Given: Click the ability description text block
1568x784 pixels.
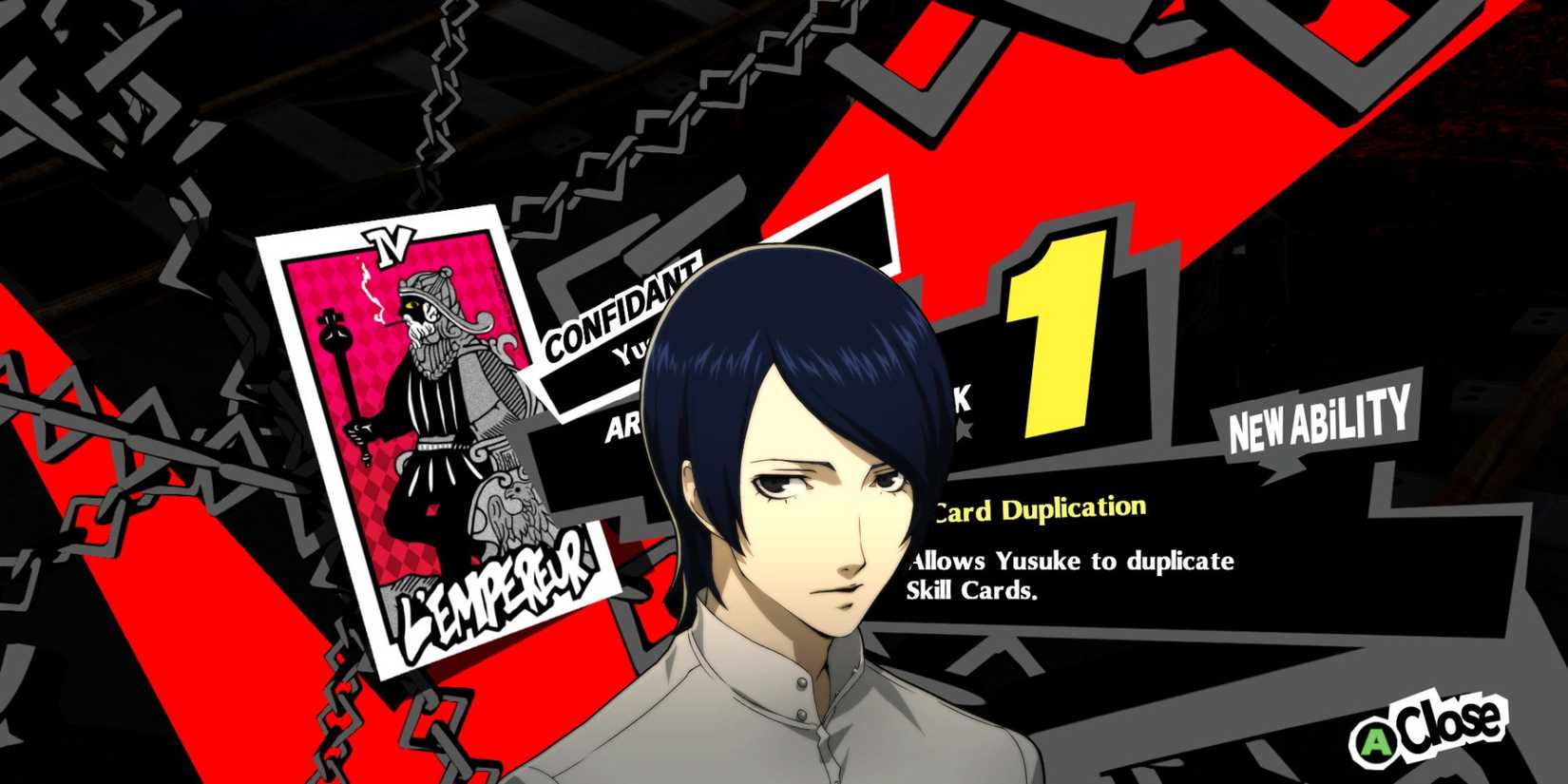Looking at the screenshot, I should (x=1069, y=575).
